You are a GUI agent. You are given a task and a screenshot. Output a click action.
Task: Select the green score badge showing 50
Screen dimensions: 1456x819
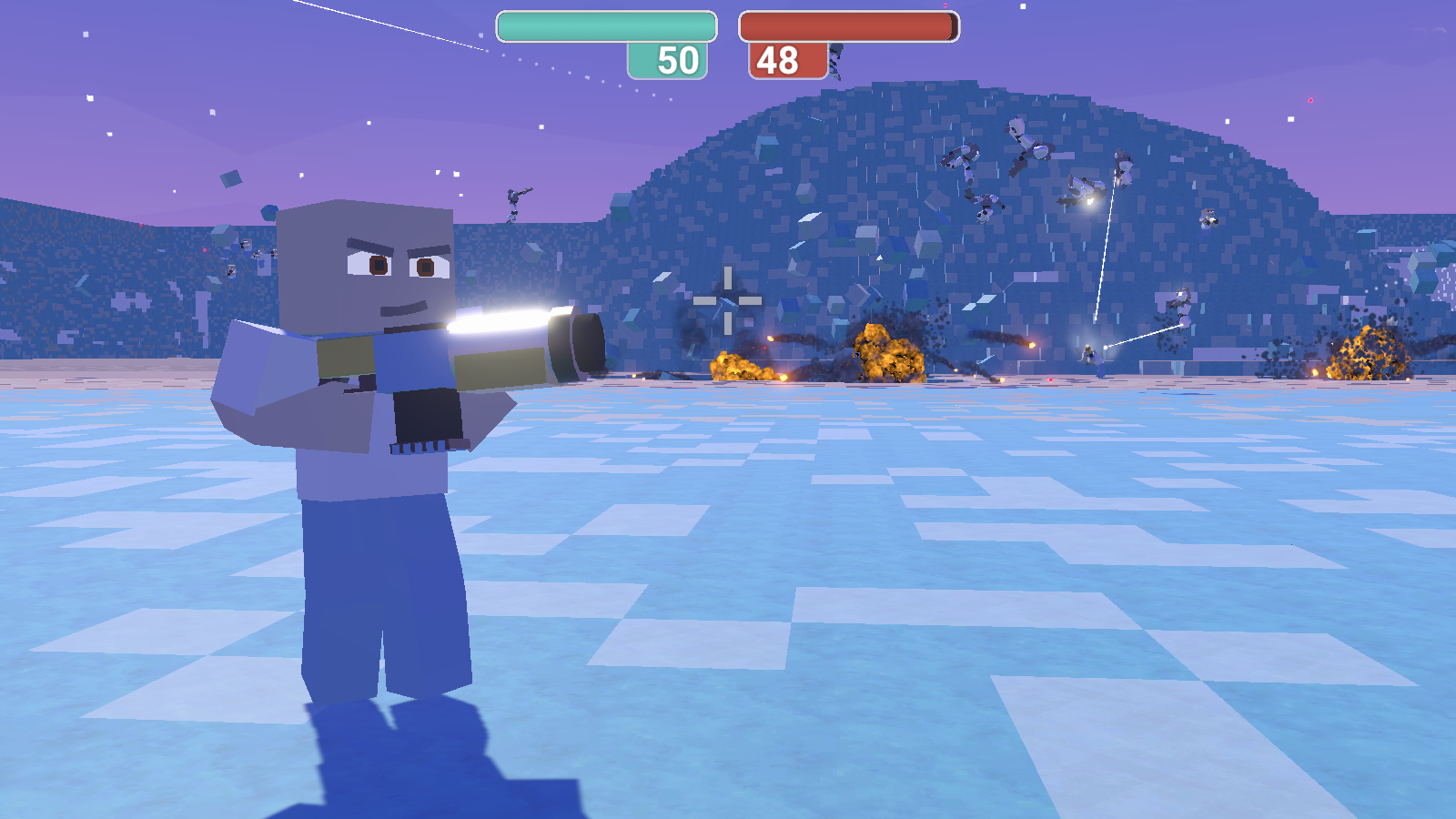click(667, 61)
